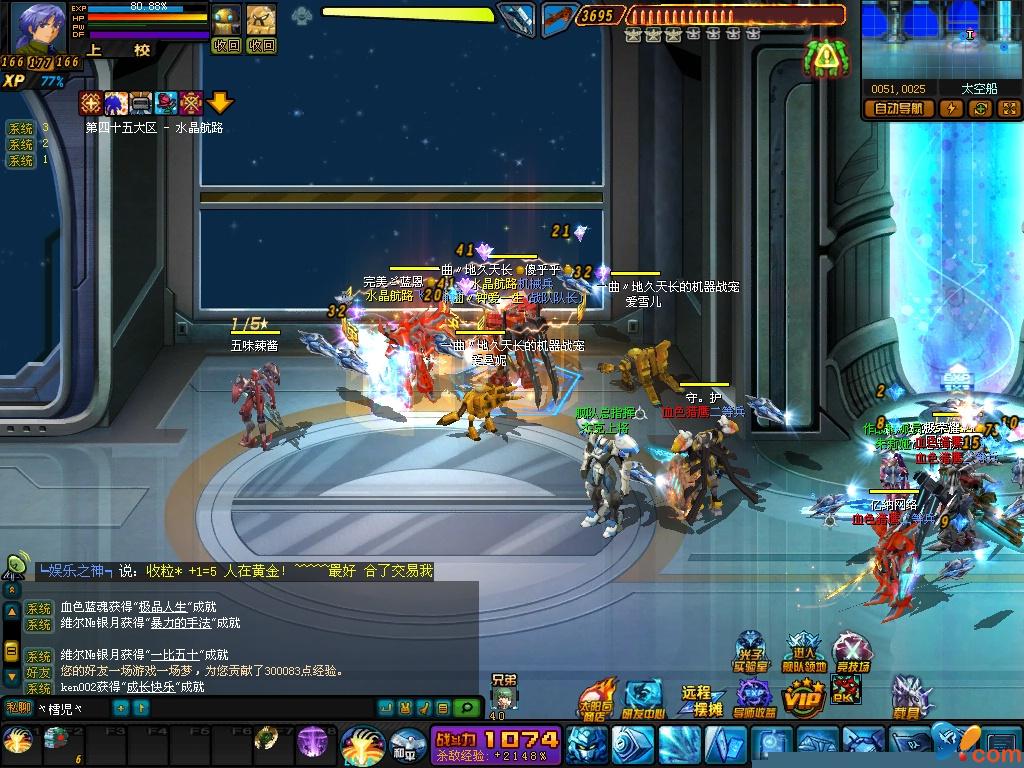Screen dimensions: 1024x768
Task: Enter the 舰队领地 fleet territory
Action: click(803, 652)
